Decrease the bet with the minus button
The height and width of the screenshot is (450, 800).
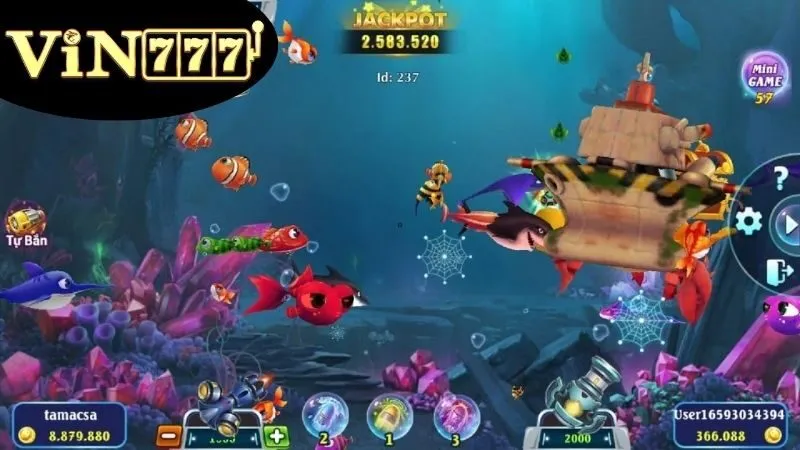[169, 438]
